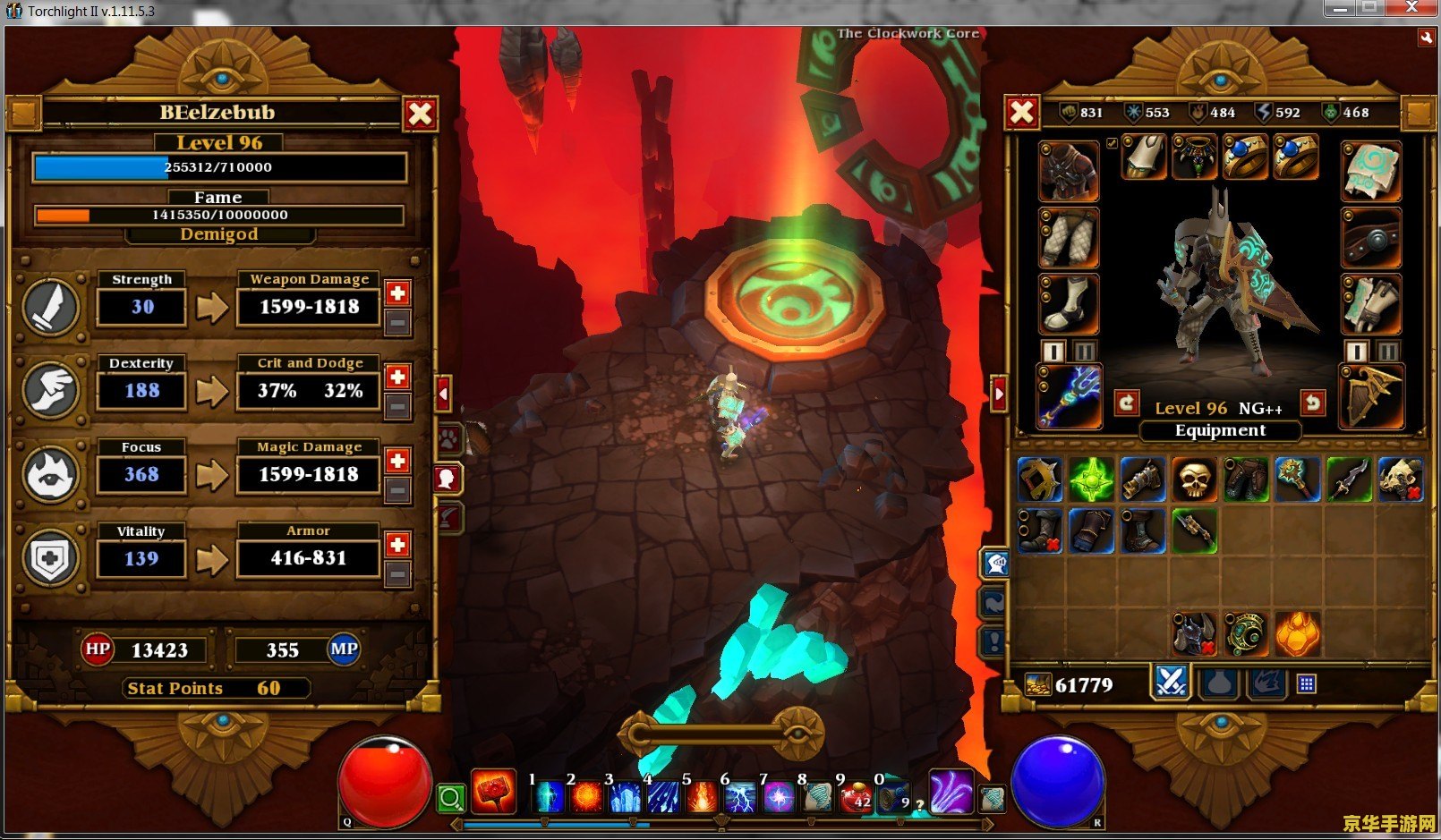This screenshot has height=840, width=1441.
Task: Open the crossed-swords gear inventory tab
Action: 1171,683
